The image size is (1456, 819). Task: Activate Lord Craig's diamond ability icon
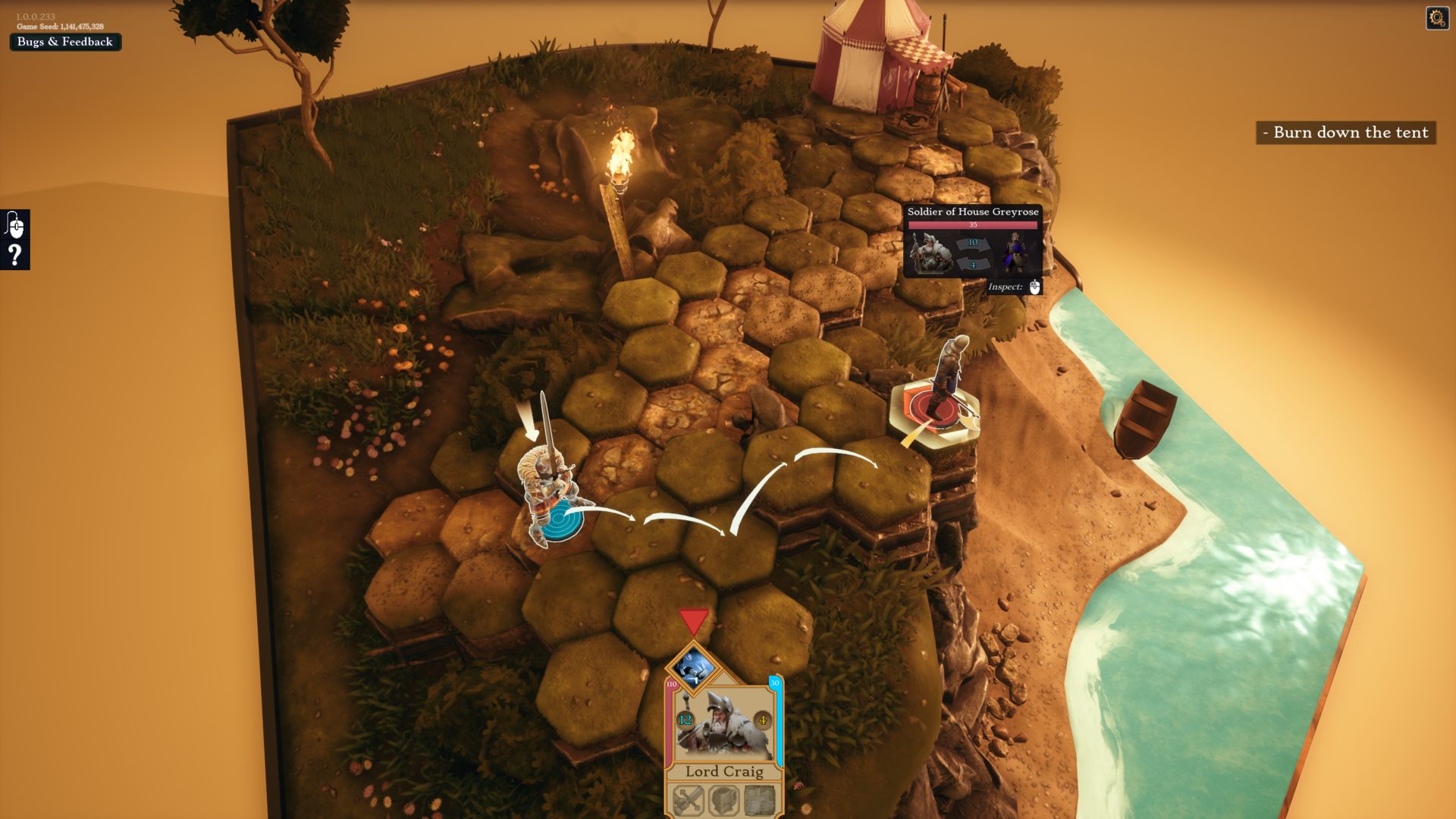693,667
